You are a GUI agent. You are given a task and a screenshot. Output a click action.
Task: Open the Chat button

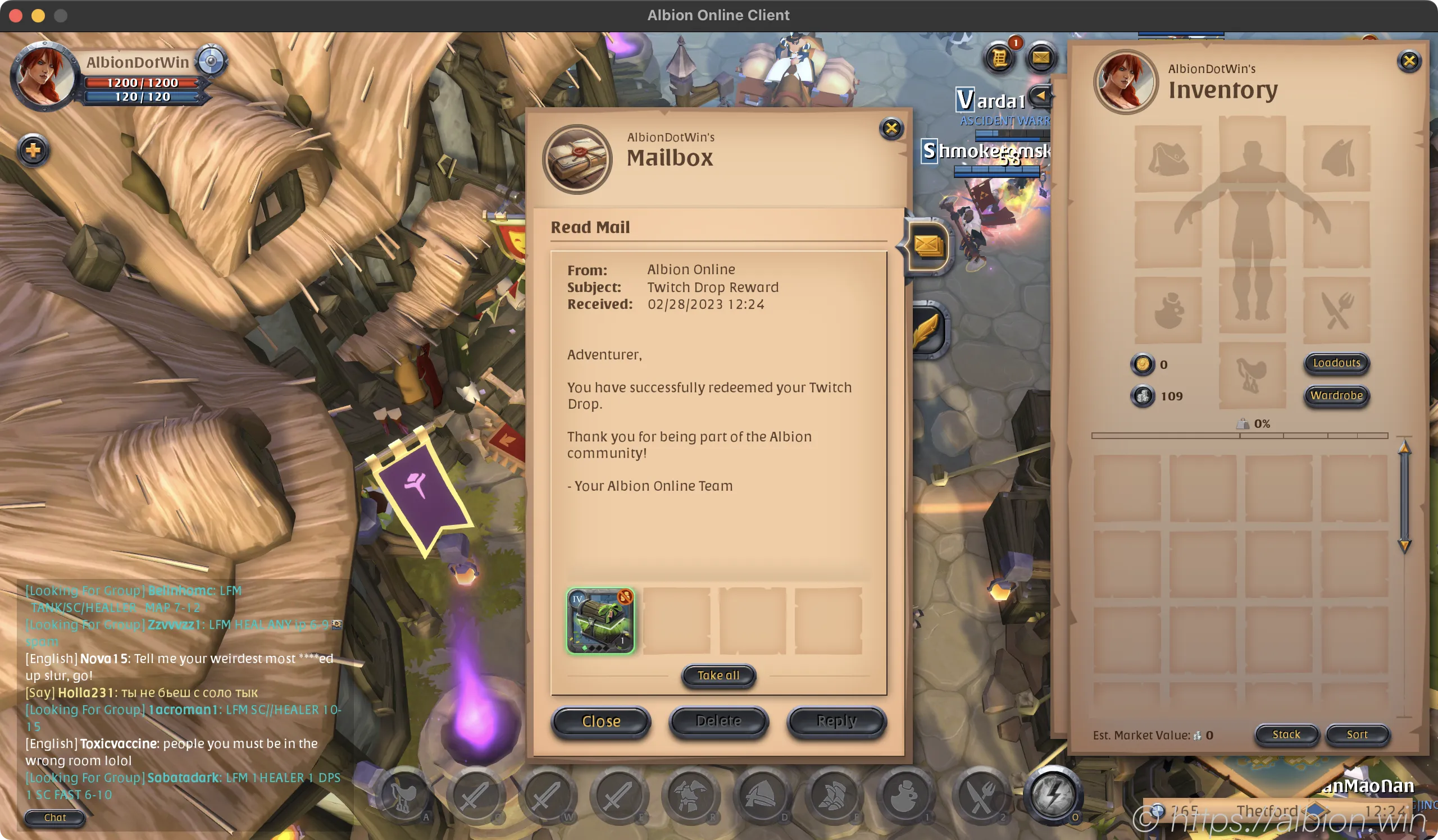(55, 817)
